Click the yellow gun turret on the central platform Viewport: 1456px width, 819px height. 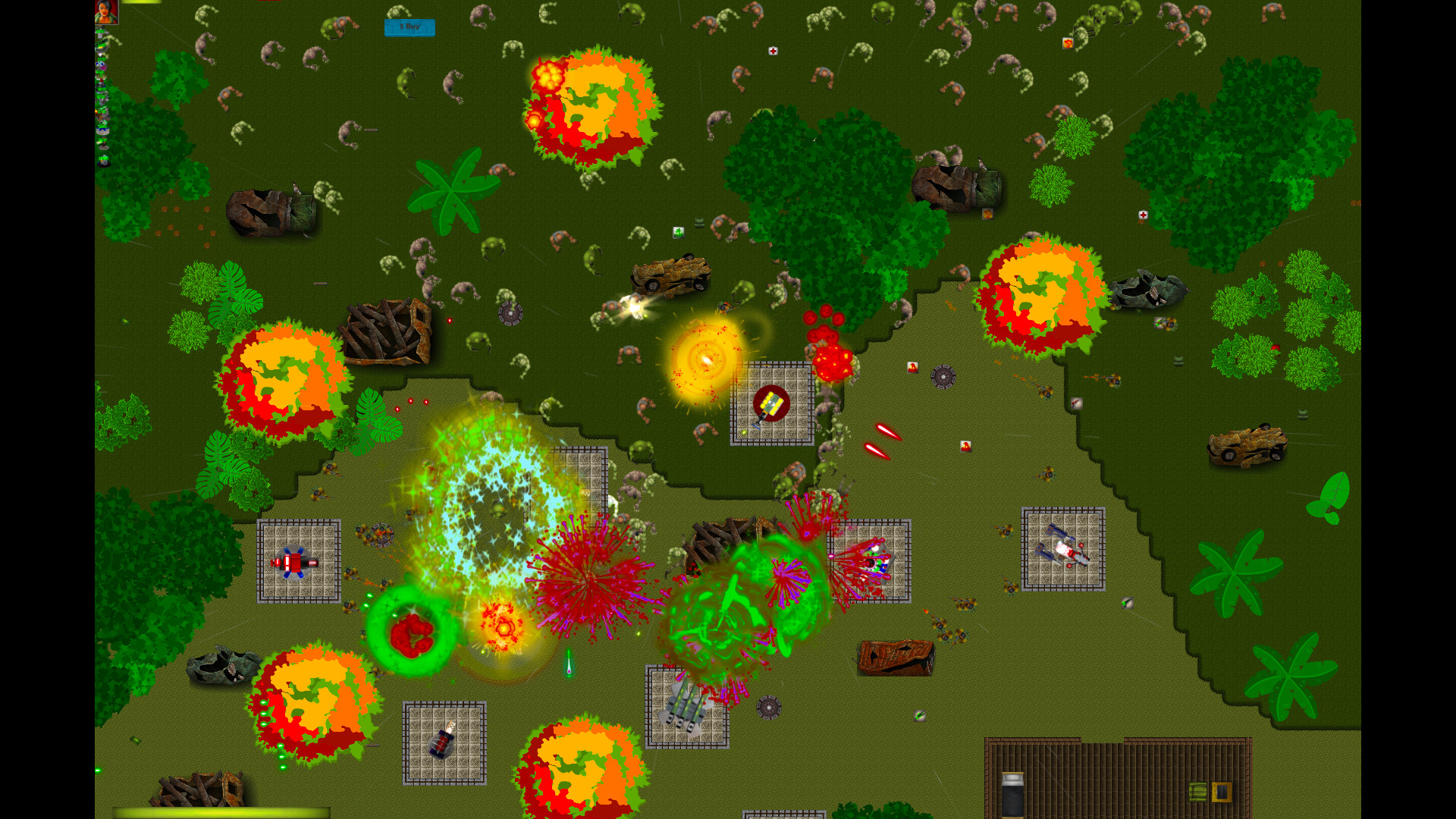coord(772,402)
